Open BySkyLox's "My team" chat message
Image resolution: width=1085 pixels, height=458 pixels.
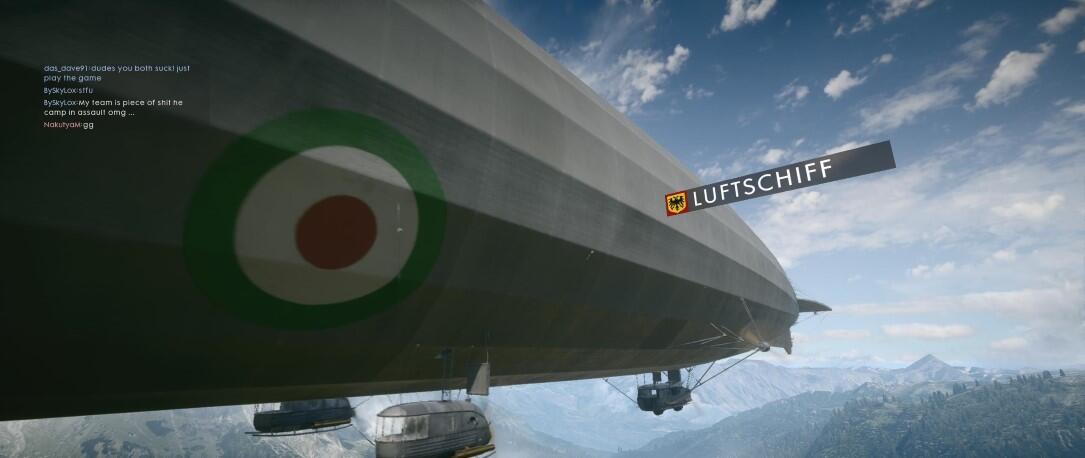click(112, 107)
